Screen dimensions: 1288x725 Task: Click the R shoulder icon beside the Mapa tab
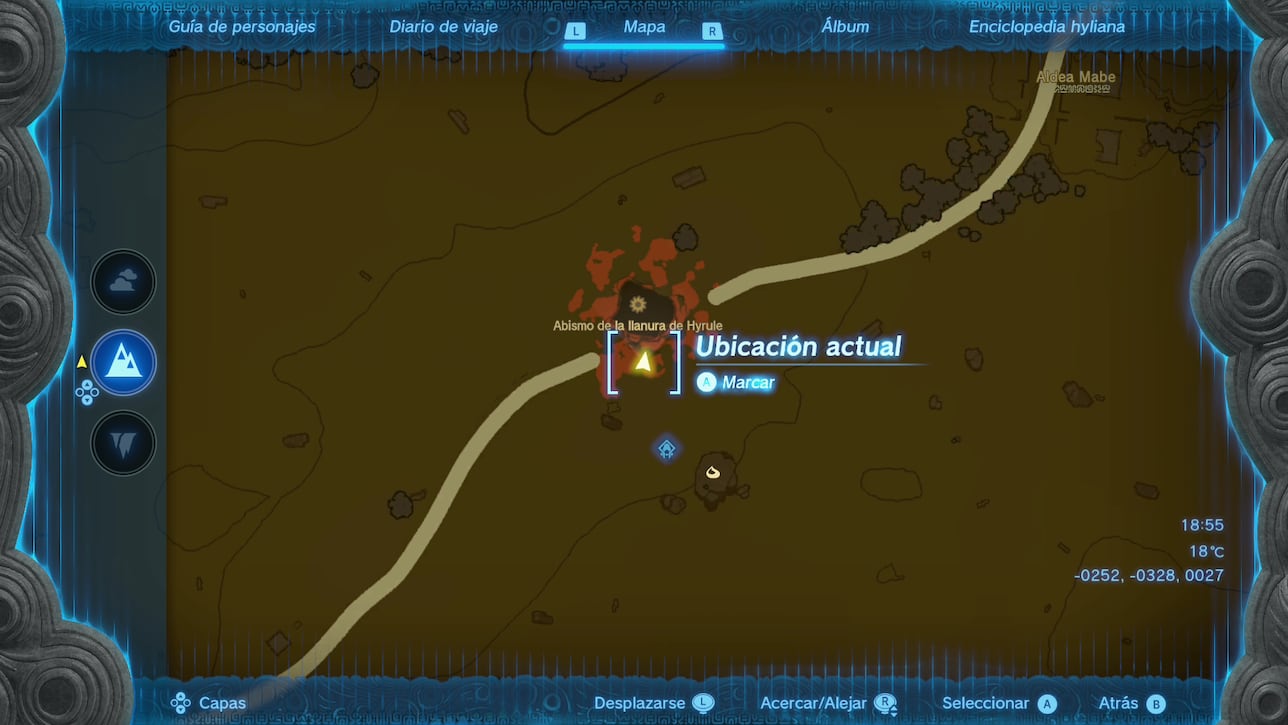713,31
